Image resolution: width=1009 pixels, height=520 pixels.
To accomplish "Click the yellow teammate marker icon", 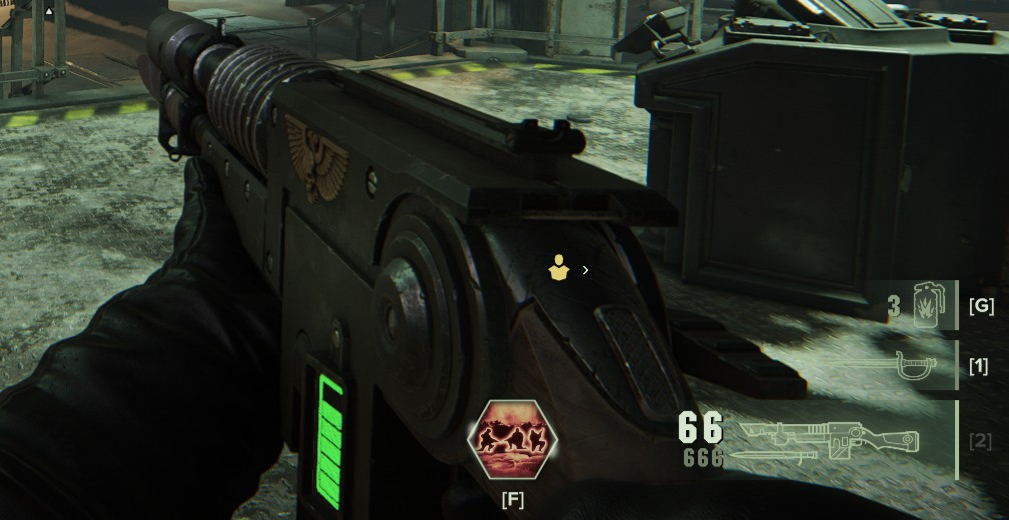I will 559,267.
